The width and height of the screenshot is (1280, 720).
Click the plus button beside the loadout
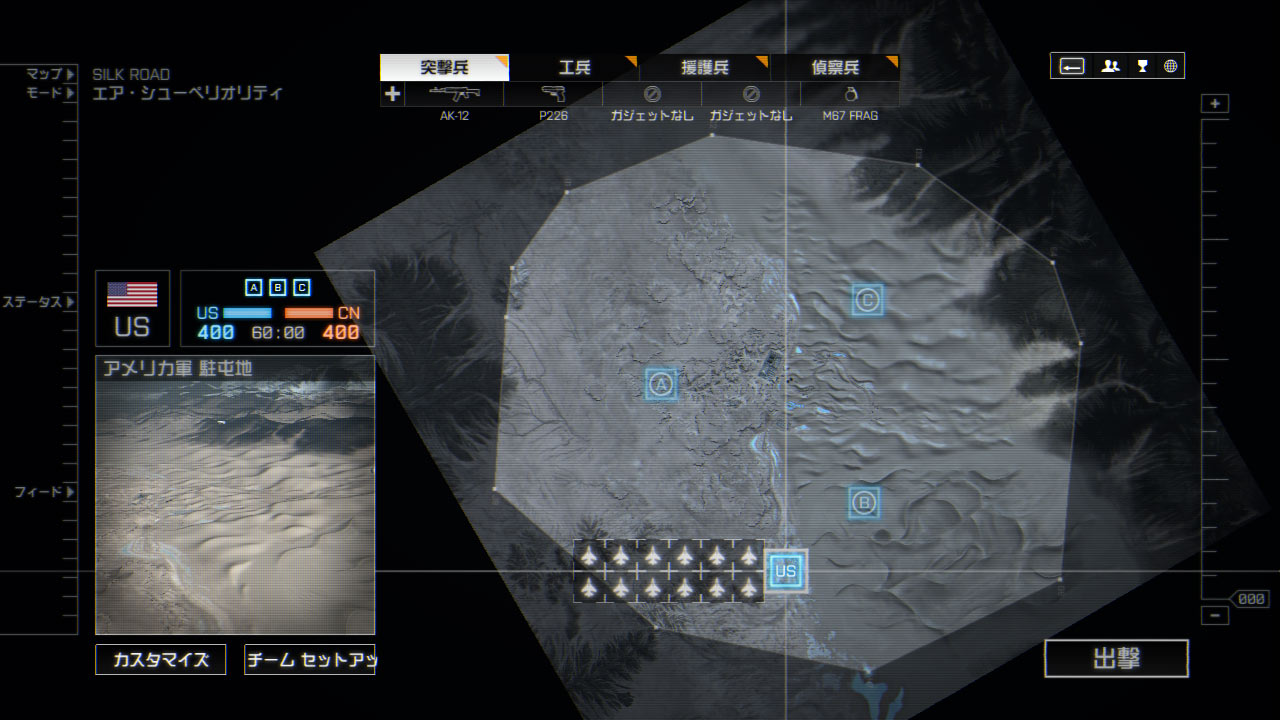click(392, 95)
